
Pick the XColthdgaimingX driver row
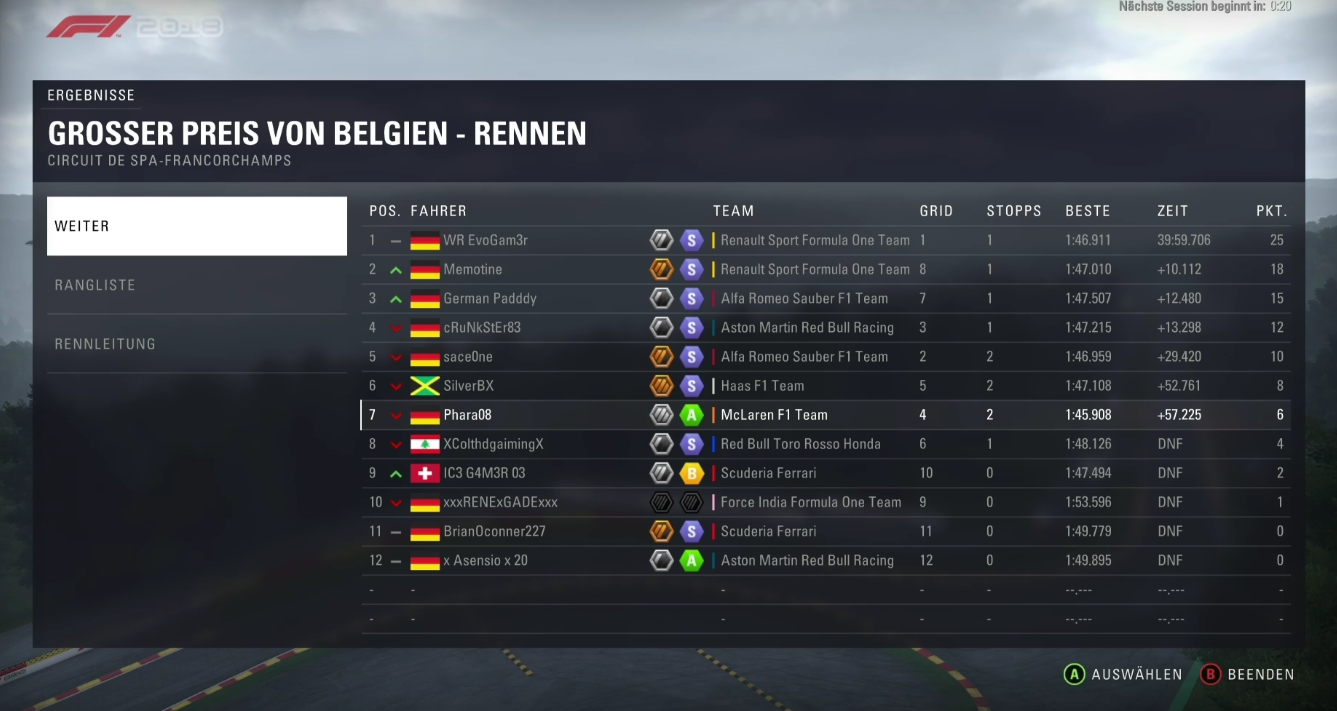coord(825,444)
